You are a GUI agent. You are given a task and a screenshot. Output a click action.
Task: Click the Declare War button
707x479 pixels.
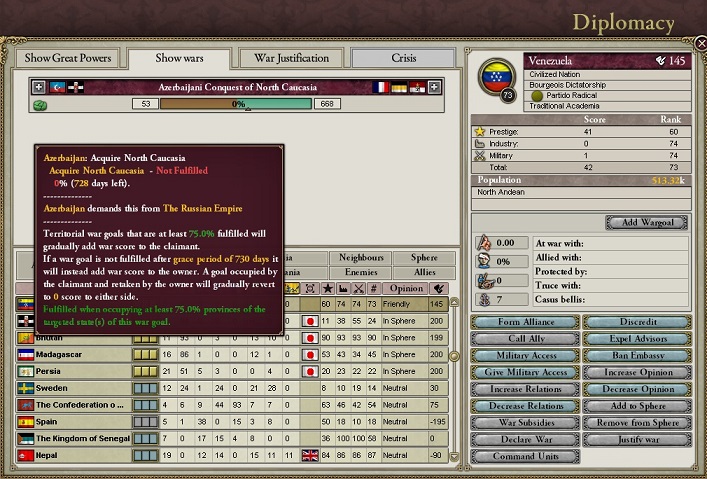coord(524,440)
